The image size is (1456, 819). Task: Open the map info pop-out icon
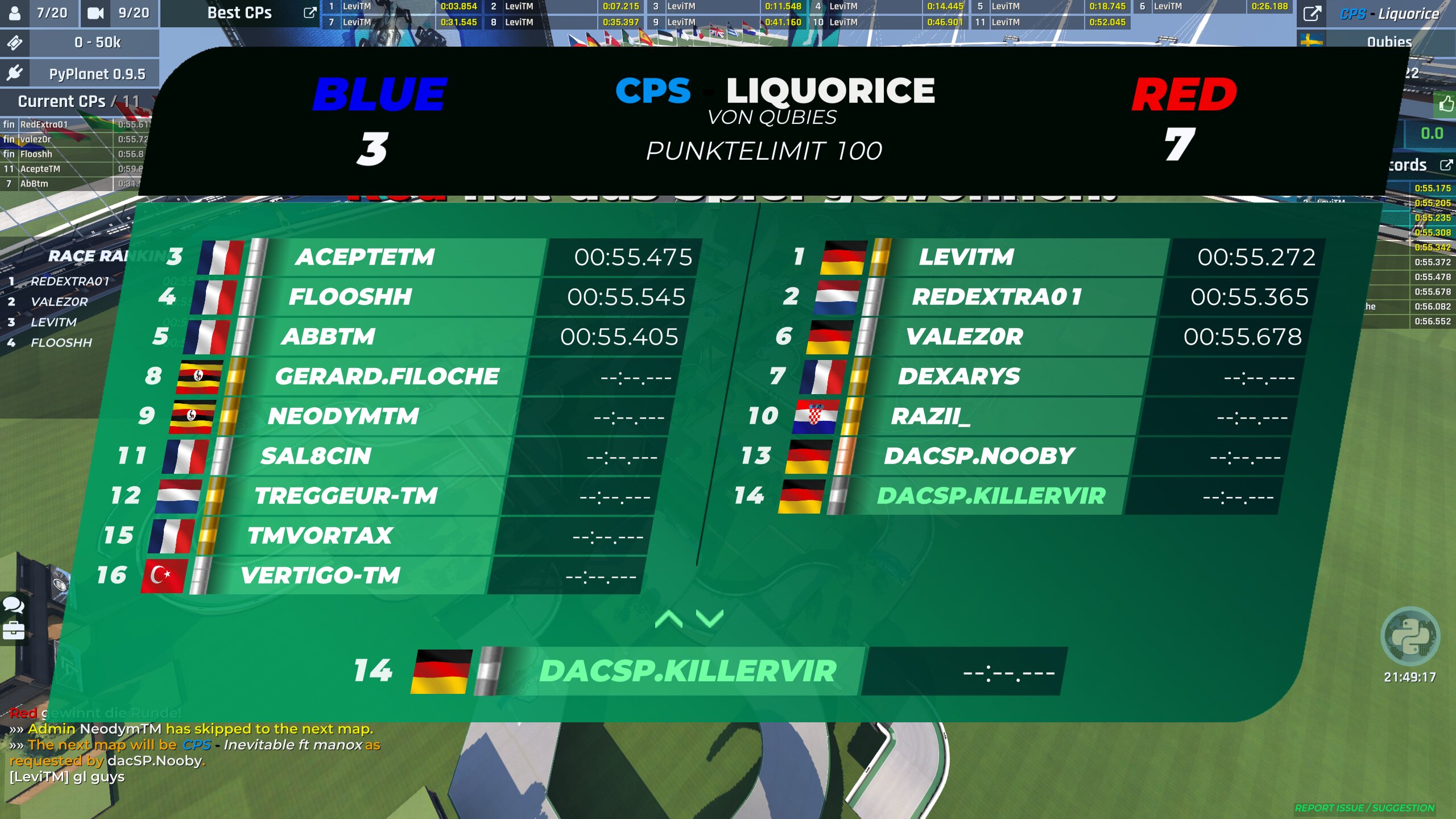point(1312,14)
